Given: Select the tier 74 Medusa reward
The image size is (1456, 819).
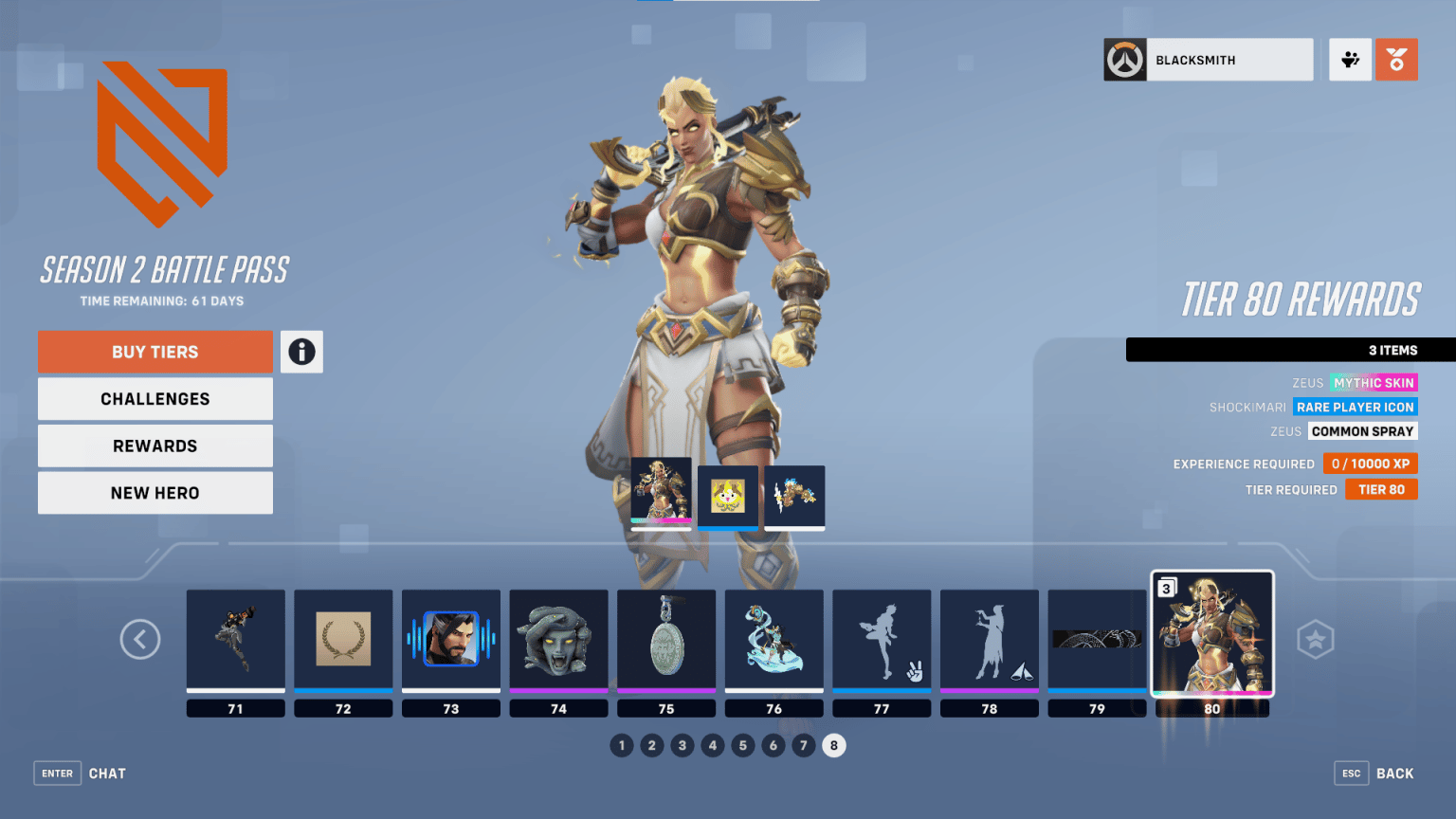Looking at the screenshot, I should [558, 637].
